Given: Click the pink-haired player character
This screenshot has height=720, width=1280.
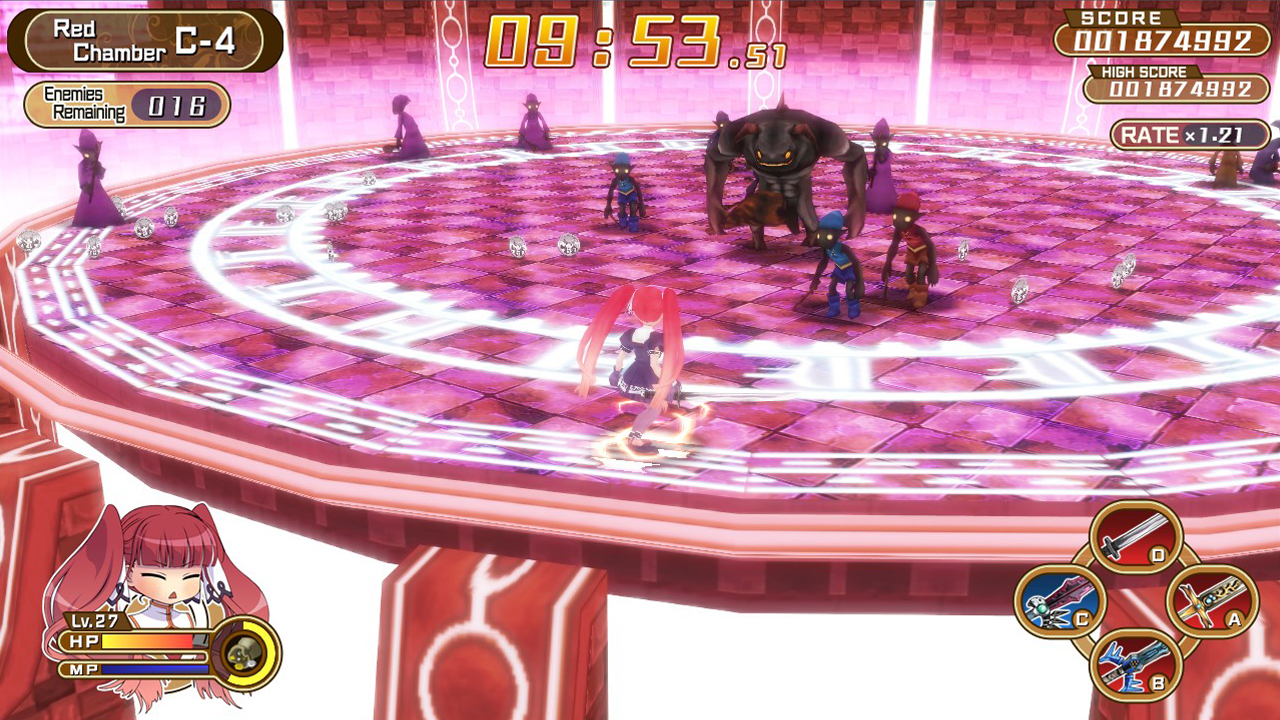Looking at the screenshot, I should pyautogui.click(x=640, y=360).
